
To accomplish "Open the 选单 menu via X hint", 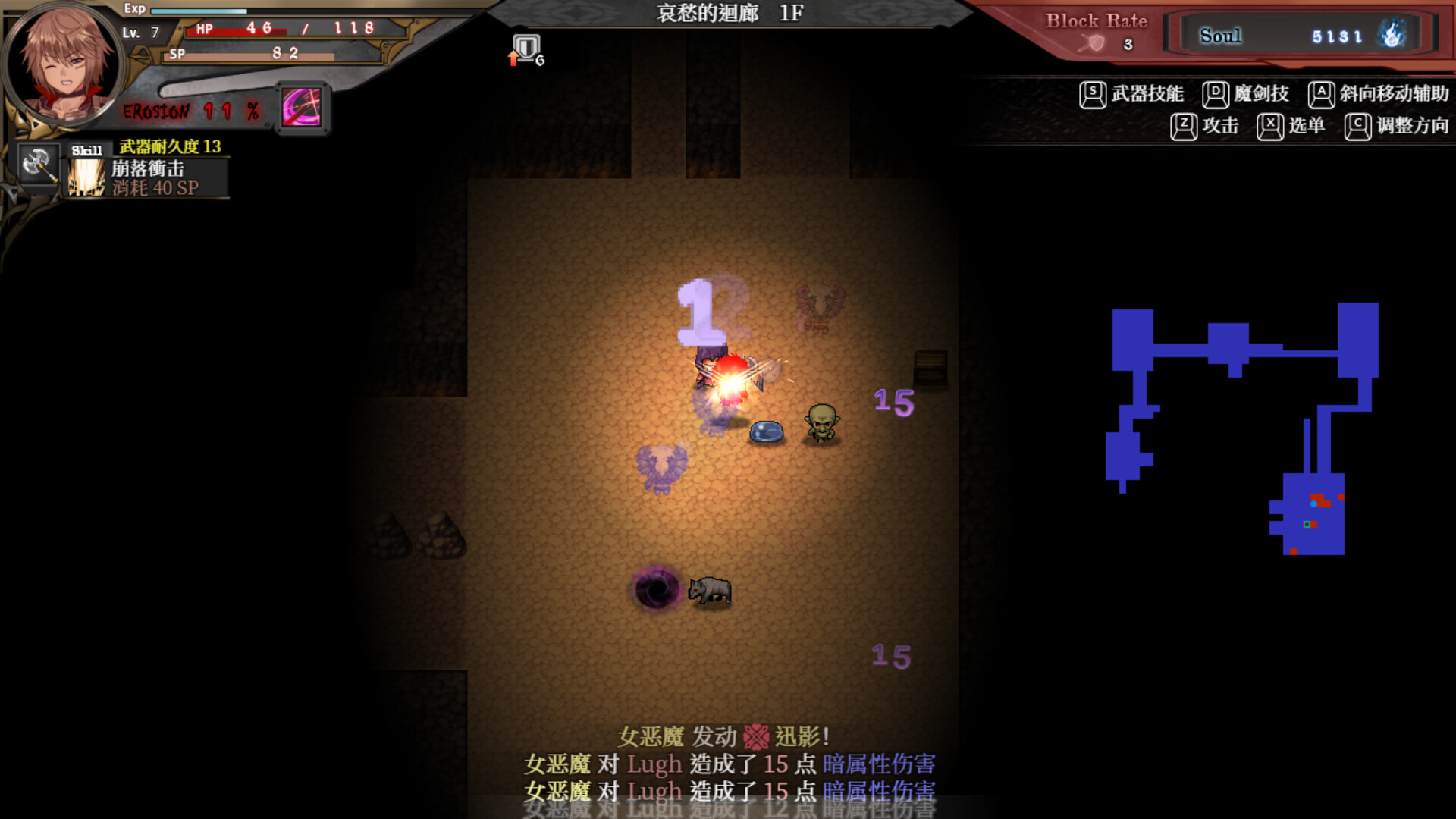I will pos(1271,127).
